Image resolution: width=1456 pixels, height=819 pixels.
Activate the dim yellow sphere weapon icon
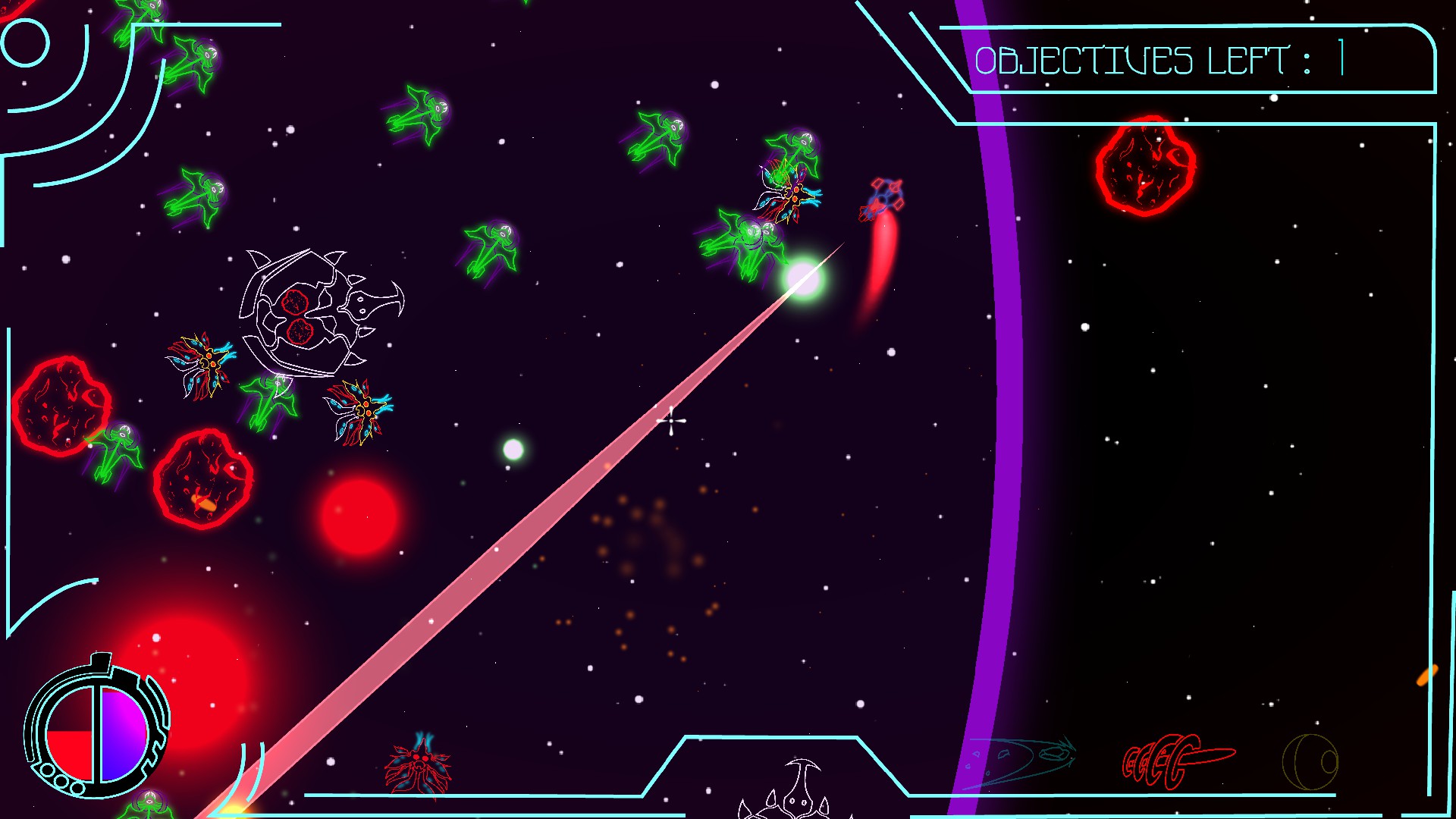point(1310,761)
